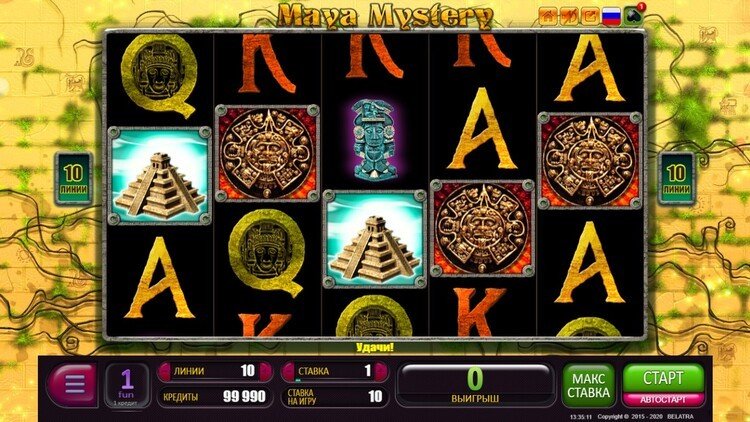Increase the number of ЛИНИИ

(x=265, y=371)
